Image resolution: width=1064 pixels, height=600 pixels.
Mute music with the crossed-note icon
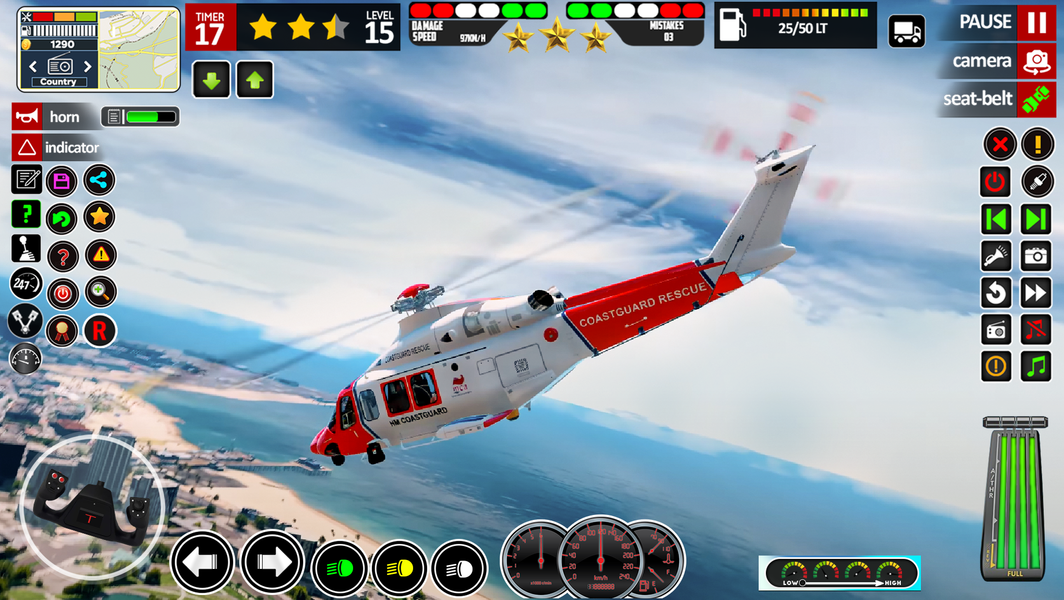coord(1036,328)
